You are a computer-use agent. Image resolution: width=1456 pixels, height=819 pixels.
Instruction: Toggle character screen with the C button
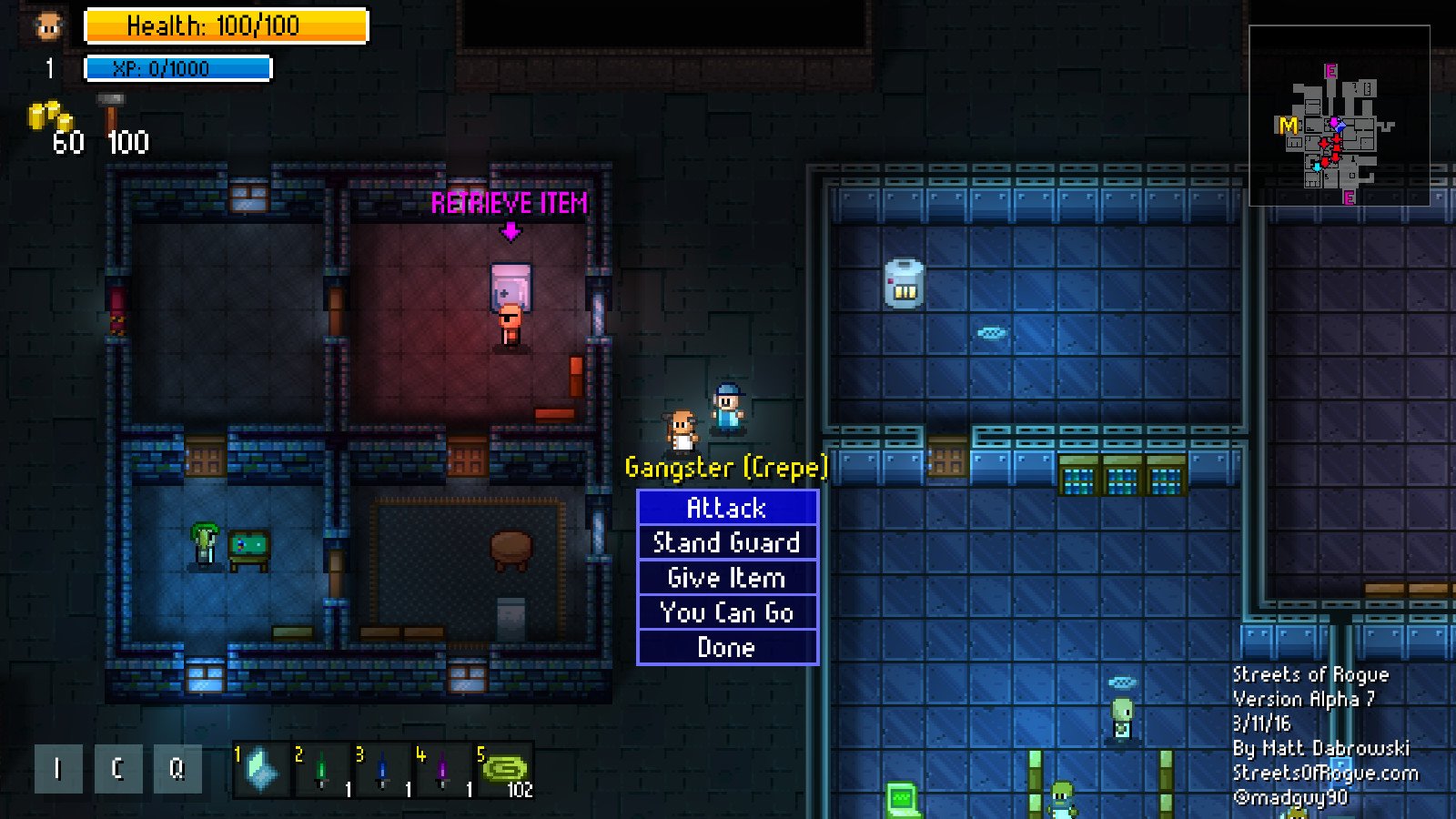[116, 769]
